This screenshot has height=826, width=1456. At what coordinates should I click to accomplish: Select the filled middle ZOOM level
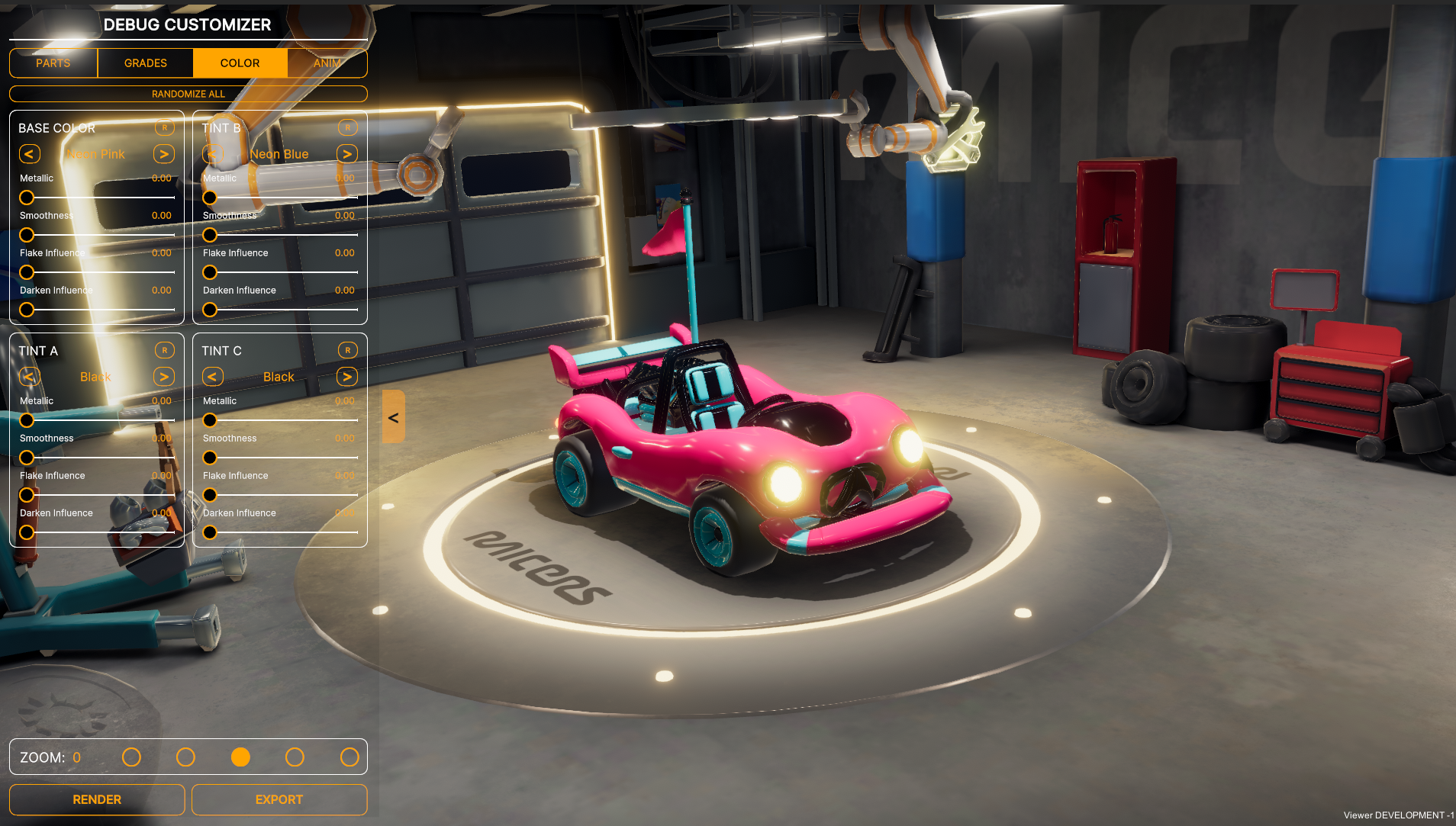click(240, 757)
